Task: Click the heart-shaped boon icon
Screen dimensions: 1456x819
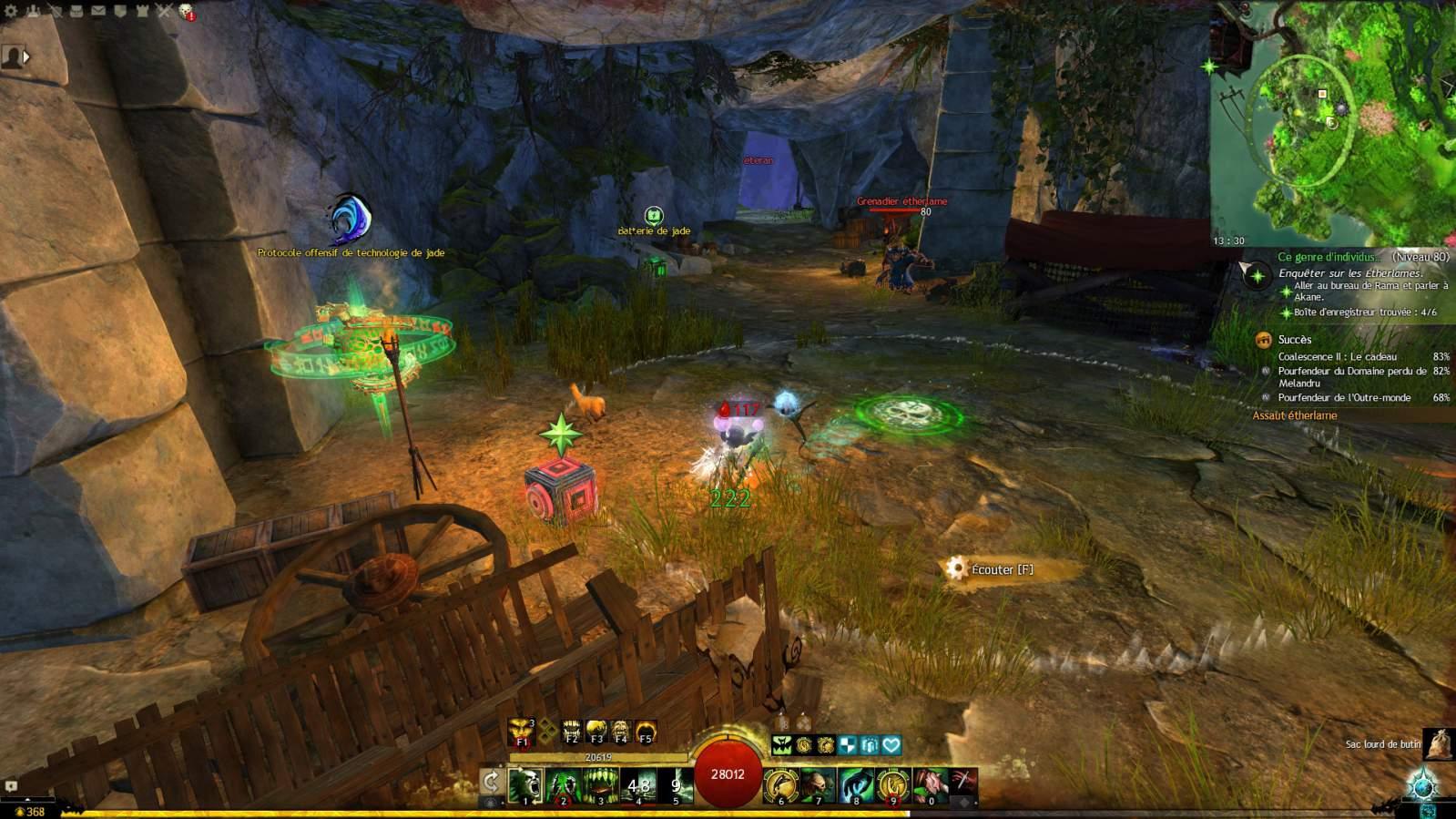Action: coord(891,745)
